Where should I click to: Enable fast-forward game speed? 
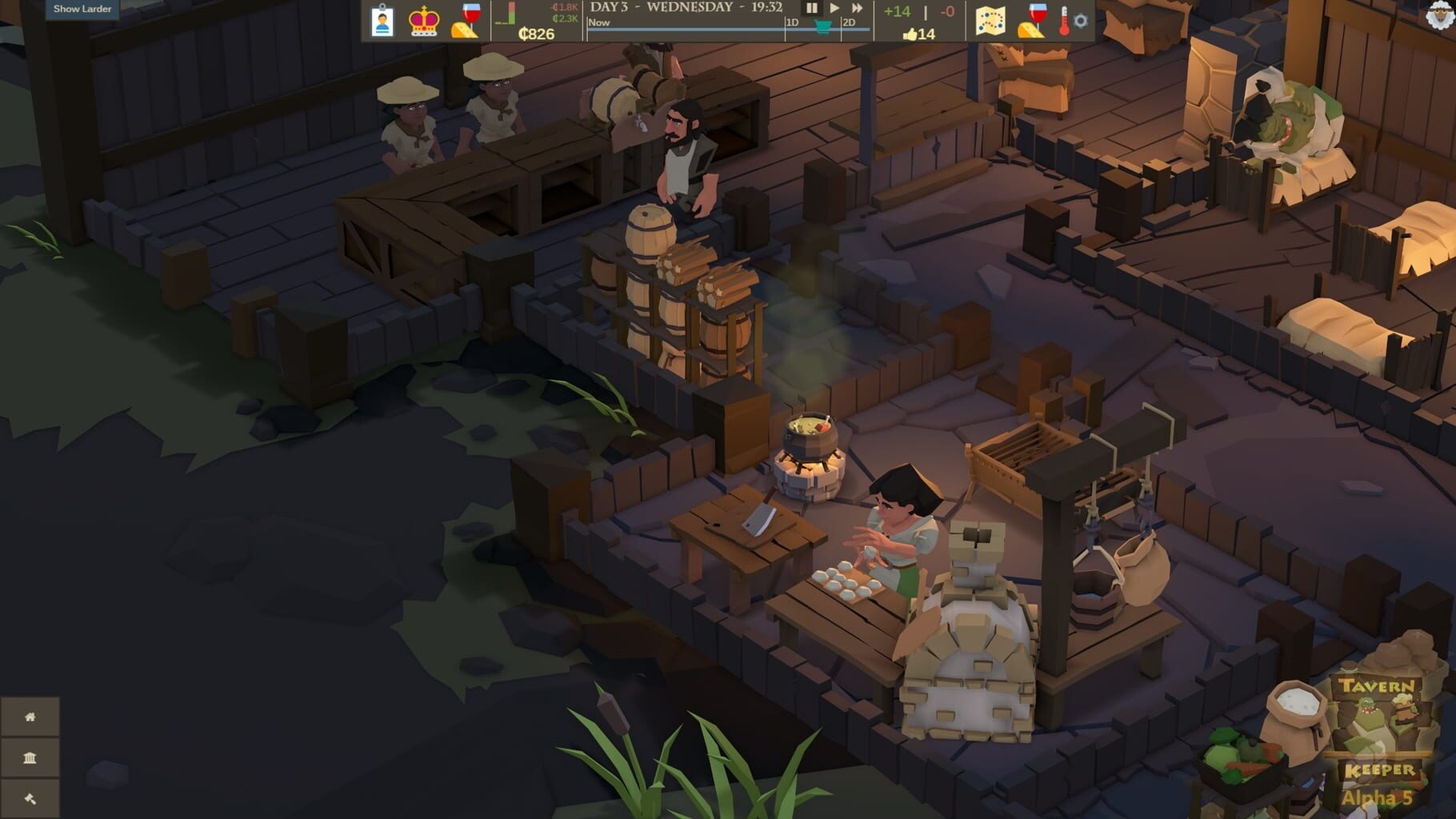pyautogui.click(x=856, y=10)
